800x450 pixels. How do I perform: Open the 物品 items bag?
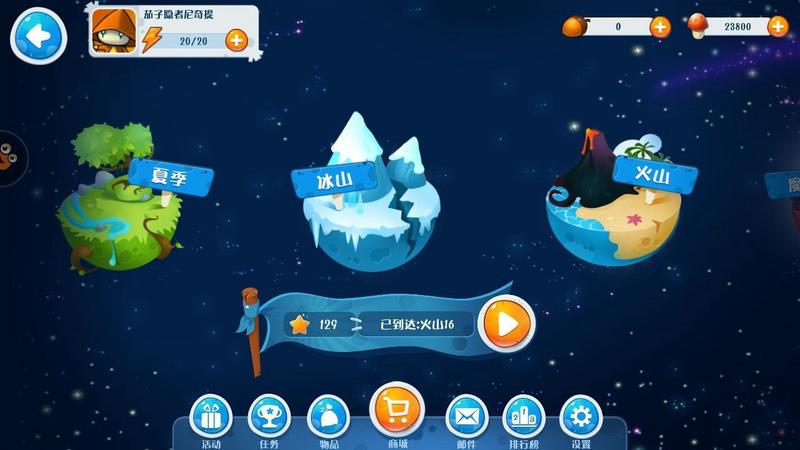(328, 416)
